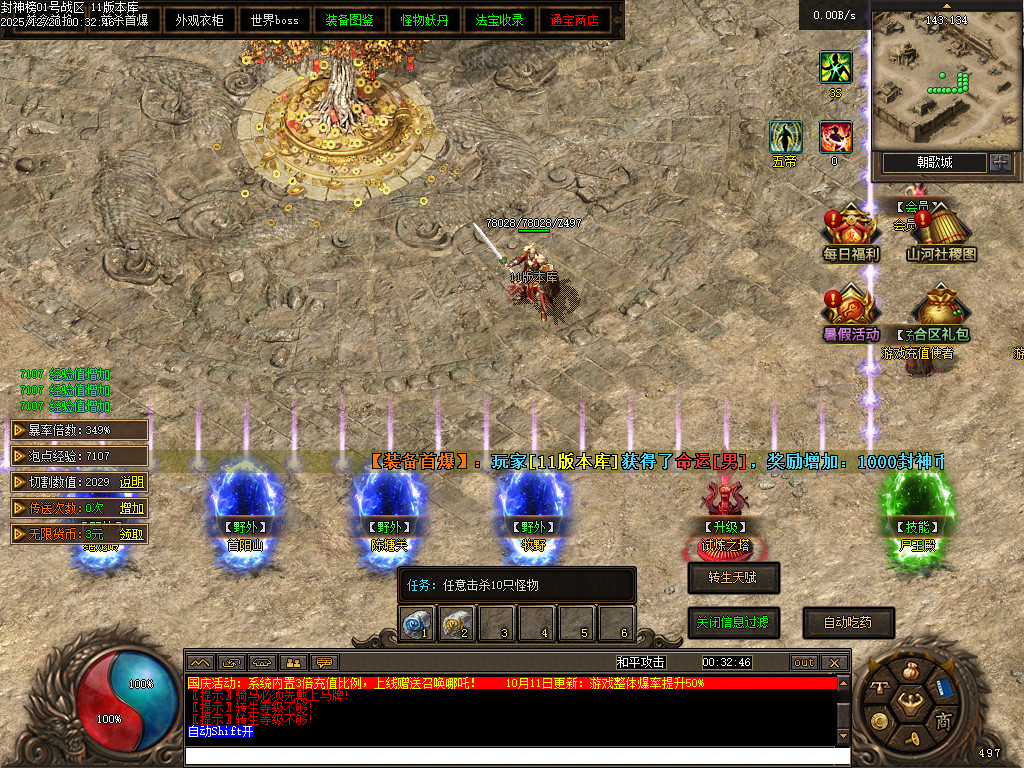Open the 通宝商店 shop
1024x768 pixels.
[575, 20]
